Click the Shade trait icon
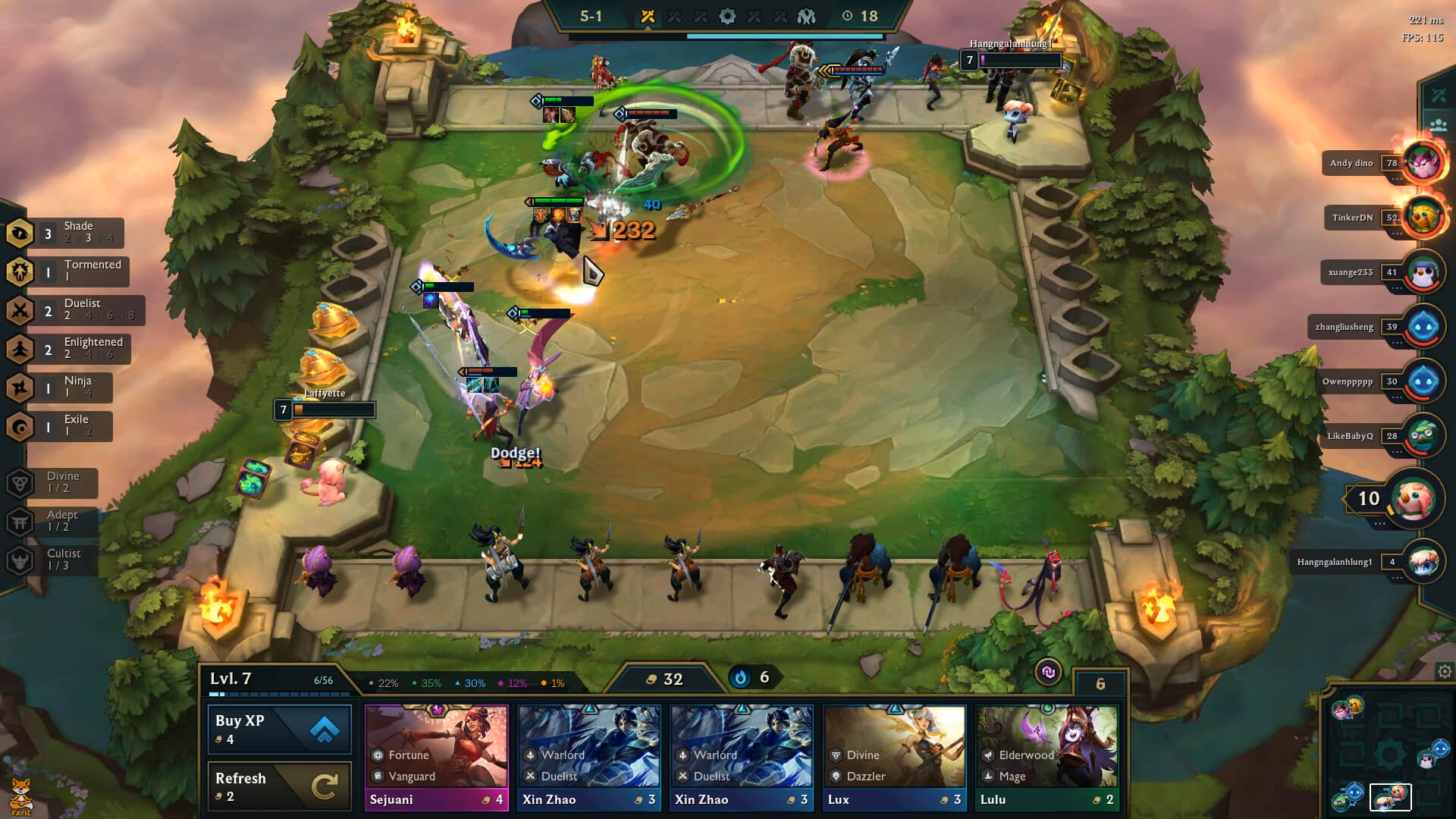Screen dimensions: 1456x819 pyautogui.click(x=20, y=233)
